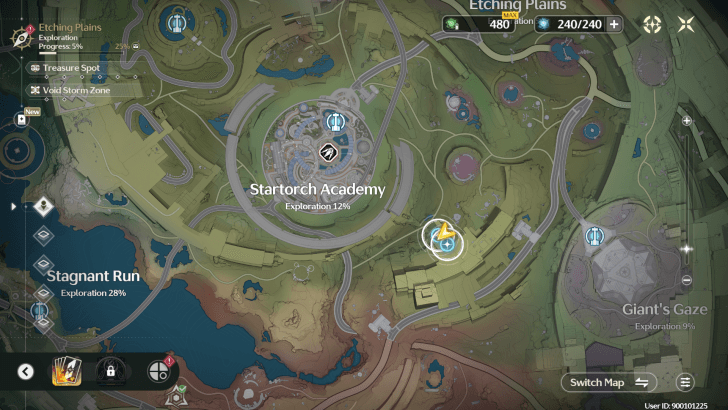Click the Switch Map button
Image resolution: width=728 pixels, height=410 pixels.
(609, 382)
